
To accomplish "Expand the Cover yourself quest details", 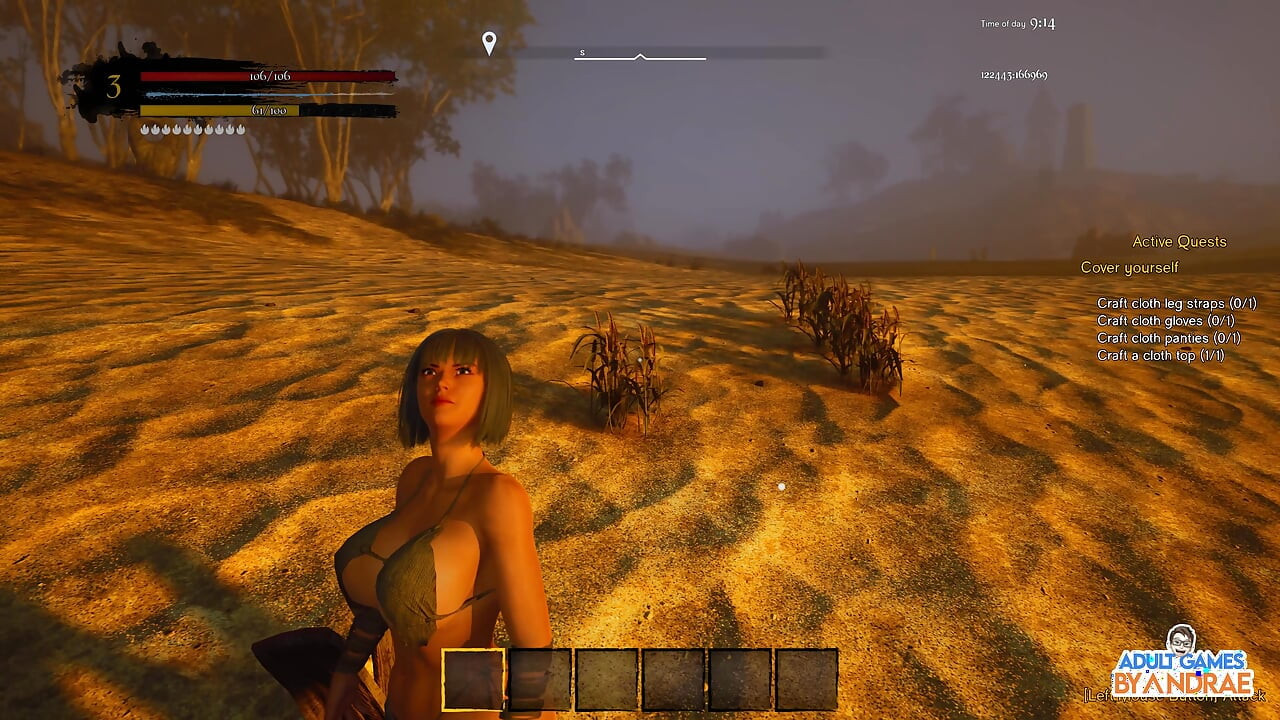I will pos(1128,267).
